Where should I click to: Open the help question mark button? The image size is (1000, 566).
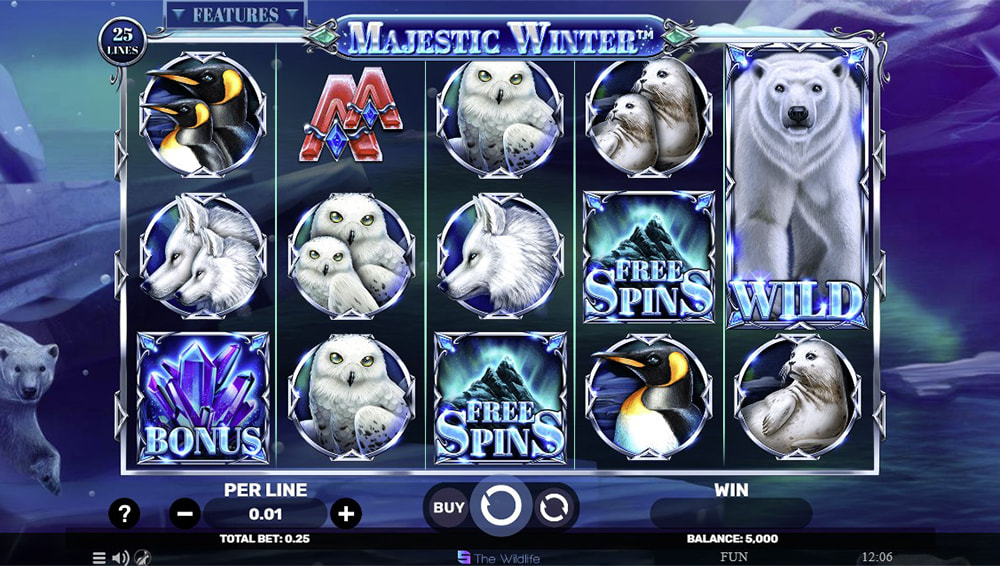point(124,514)
